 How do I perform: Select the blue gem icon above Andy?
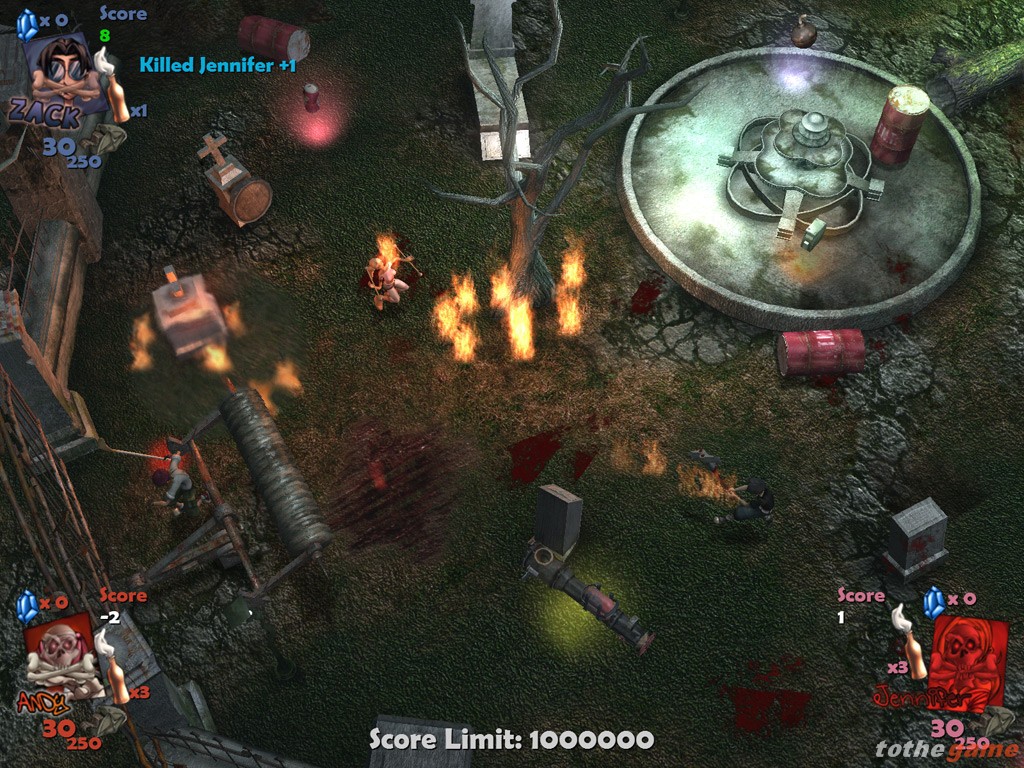pyautogui.click(x=28, y=603)
